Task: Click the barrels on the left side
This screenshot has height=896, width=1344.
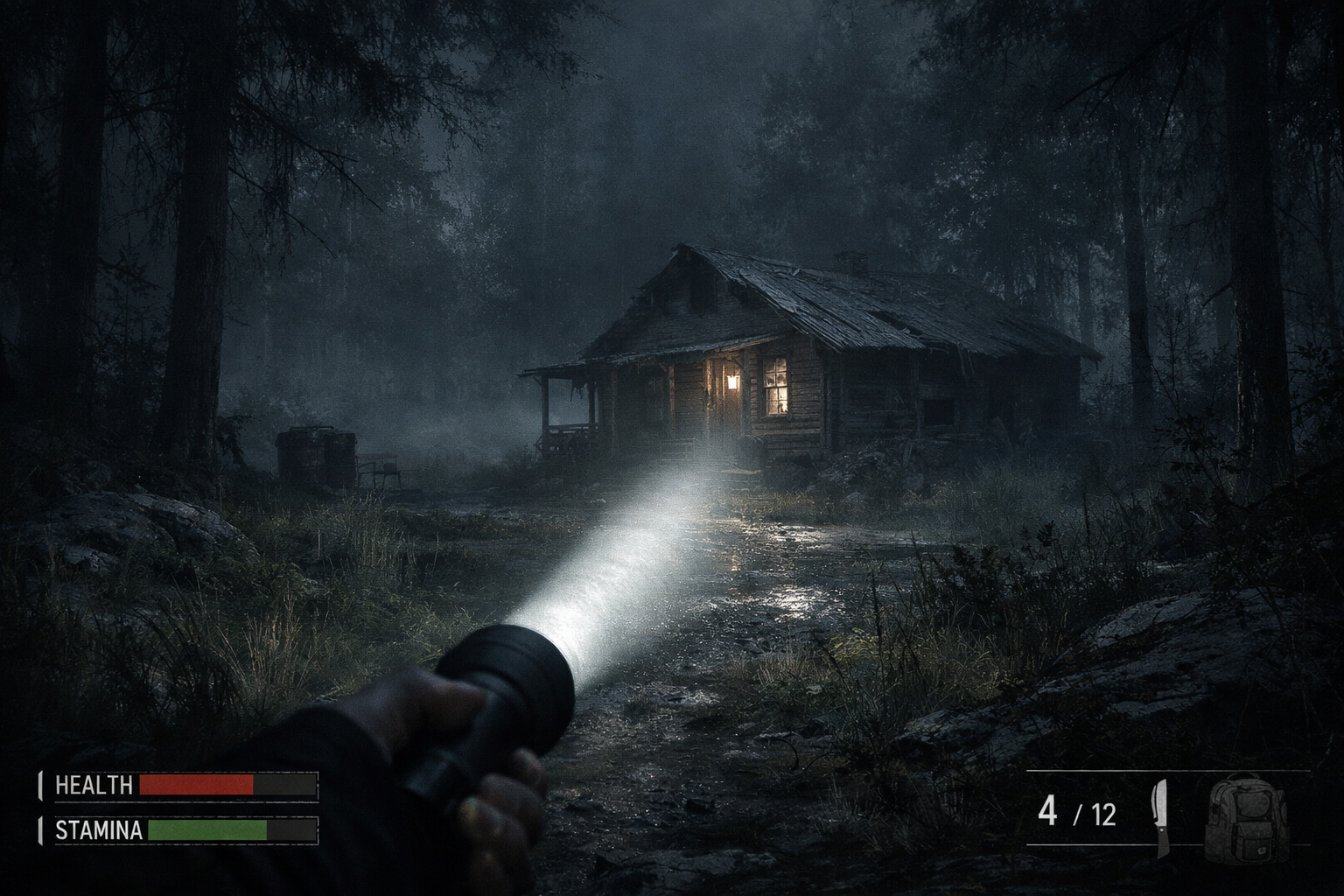Action: [313, 457]
